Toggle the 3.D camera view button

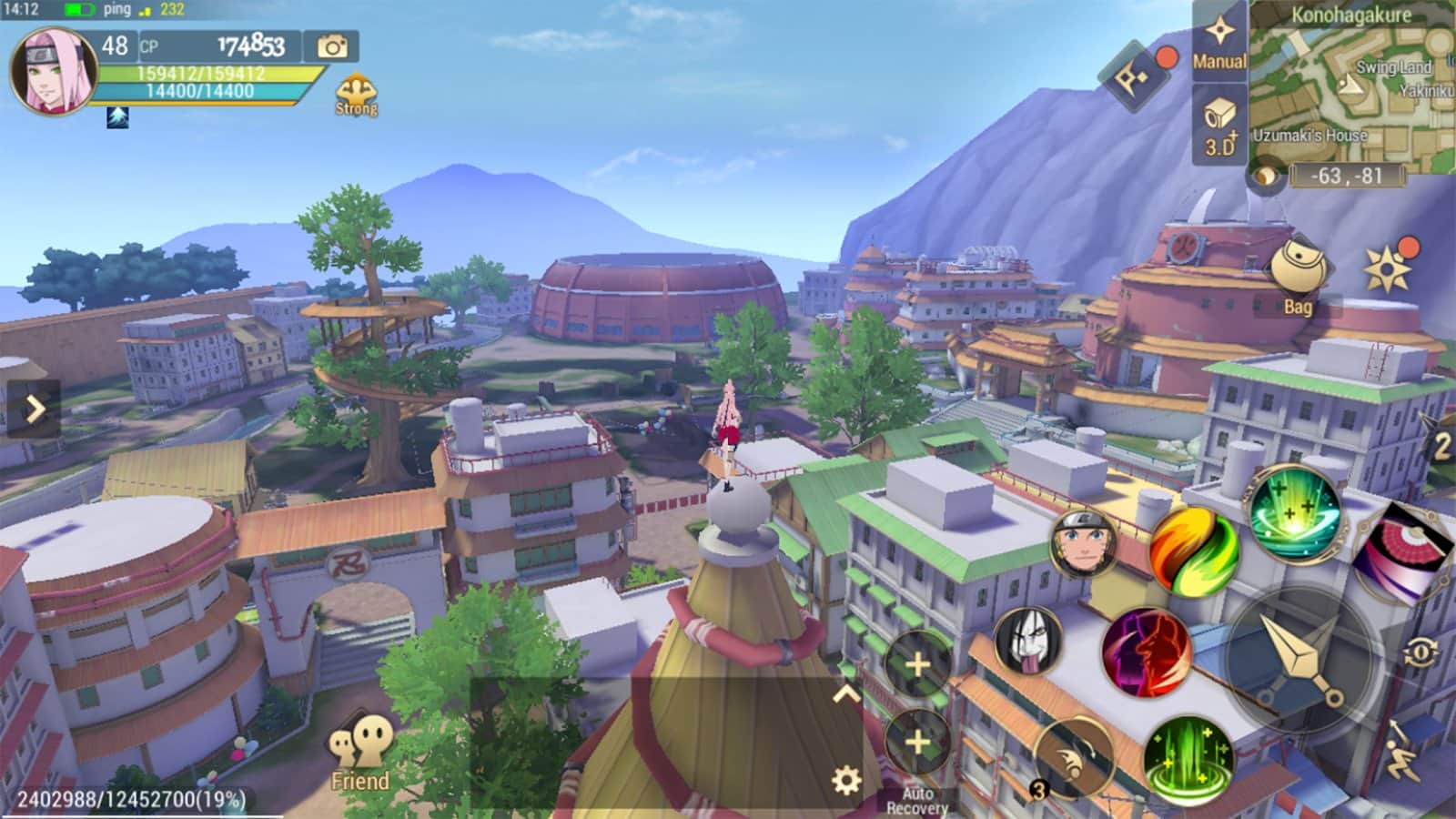[x=1219, y=126]
